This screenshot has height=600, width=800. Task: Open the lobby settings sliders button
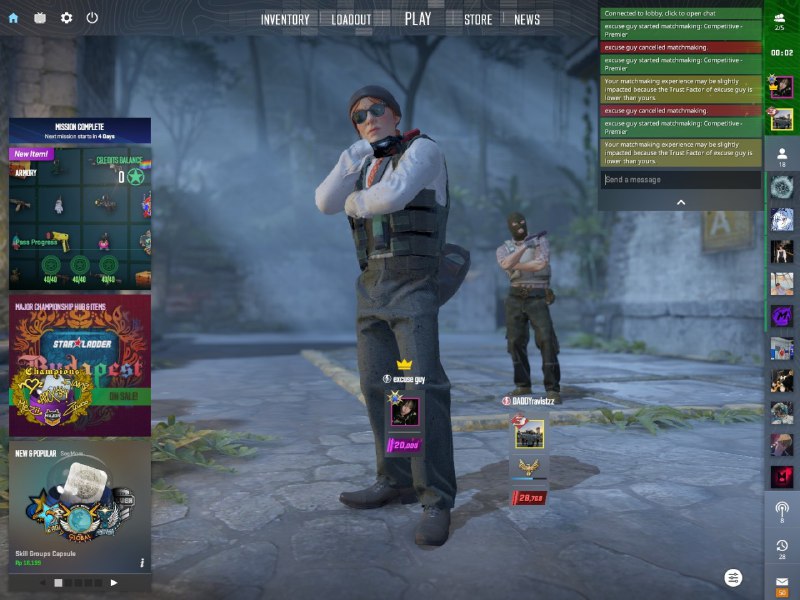pyautogui.click(x=734, y=578)
